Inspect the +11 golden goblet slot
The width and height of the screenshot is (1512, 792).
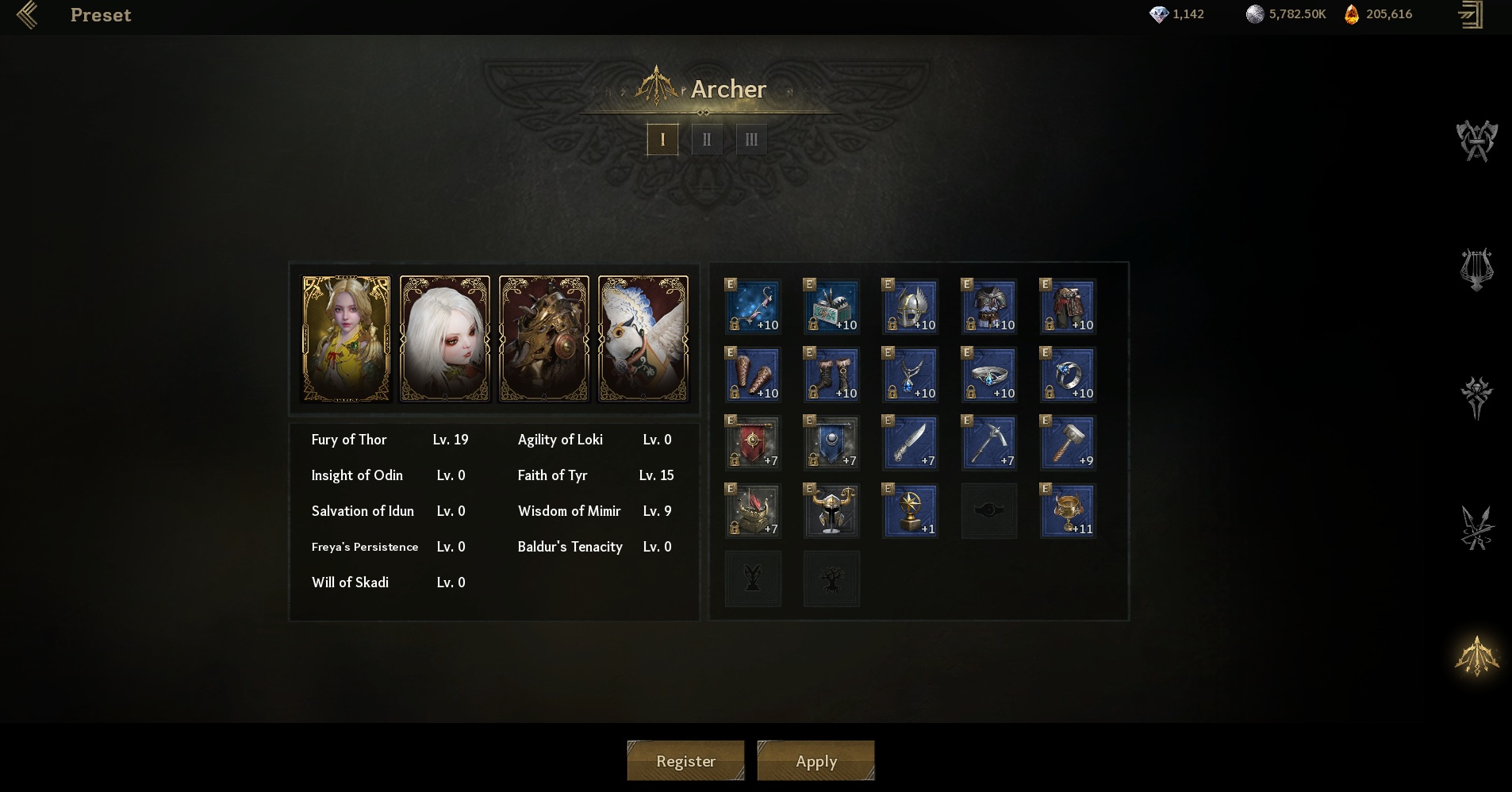tap(1068, 510)
